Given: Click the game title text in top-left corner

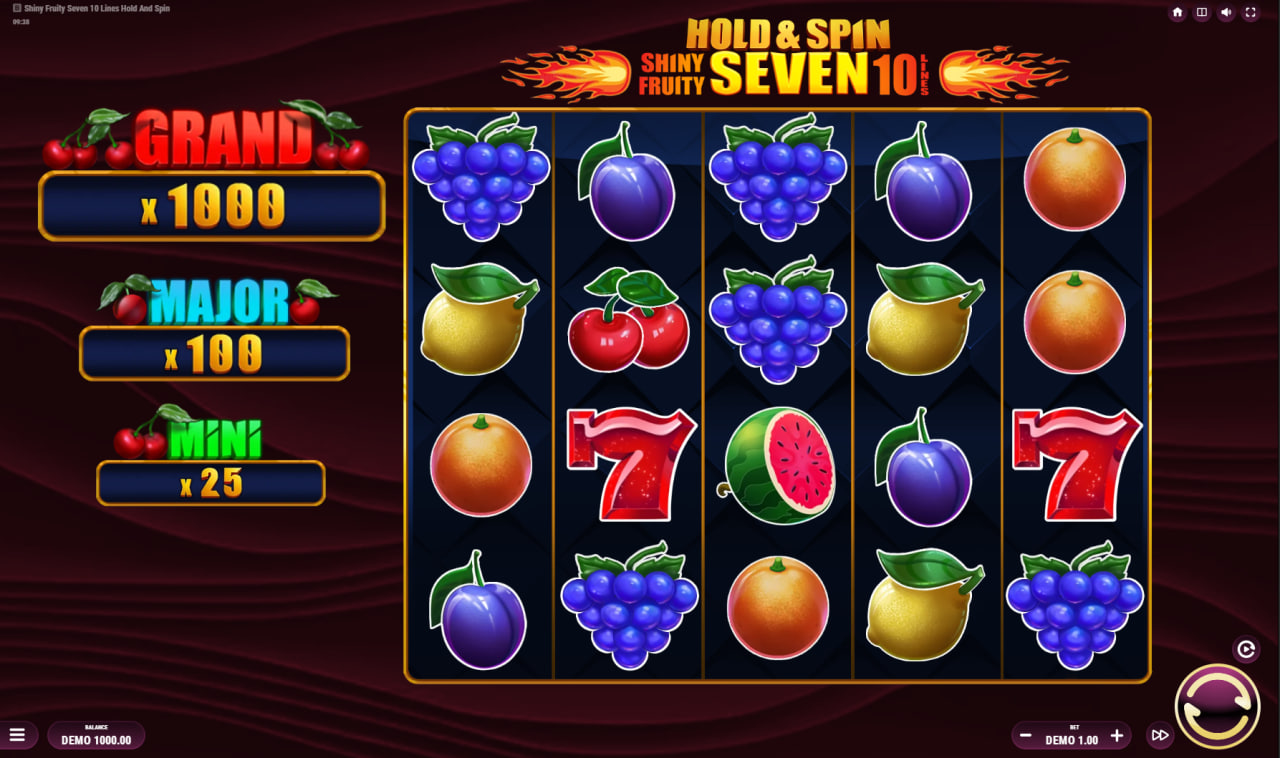Looking at the screenshot, I should pyautogui.click(x=95, y=7).
